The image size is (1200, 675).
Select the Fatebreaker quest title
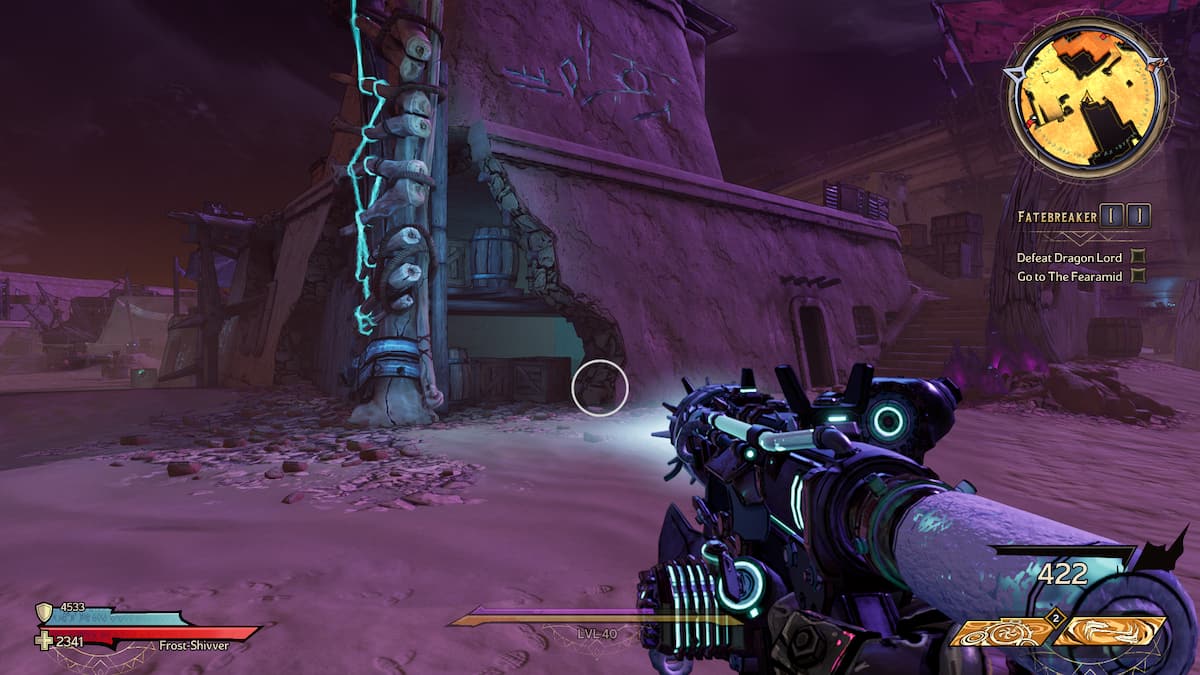(1057, 216)
